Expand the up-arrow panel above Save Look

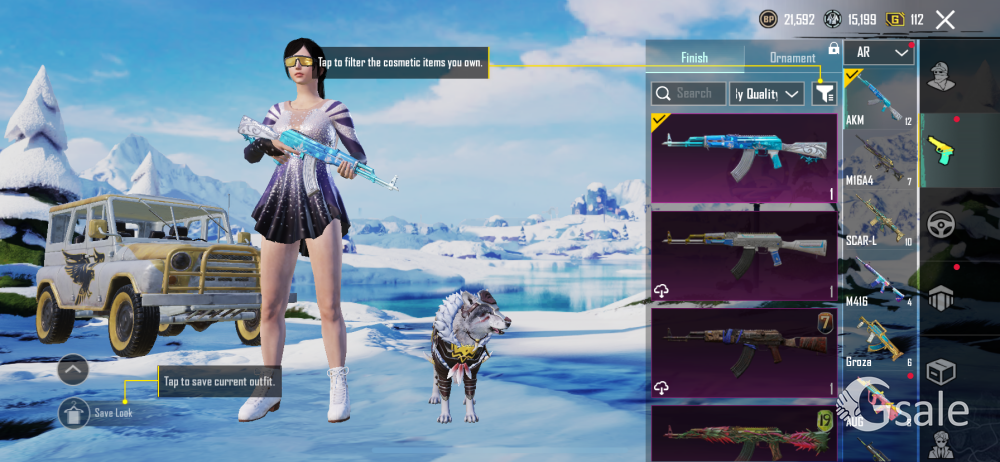(x=74, y=370)
